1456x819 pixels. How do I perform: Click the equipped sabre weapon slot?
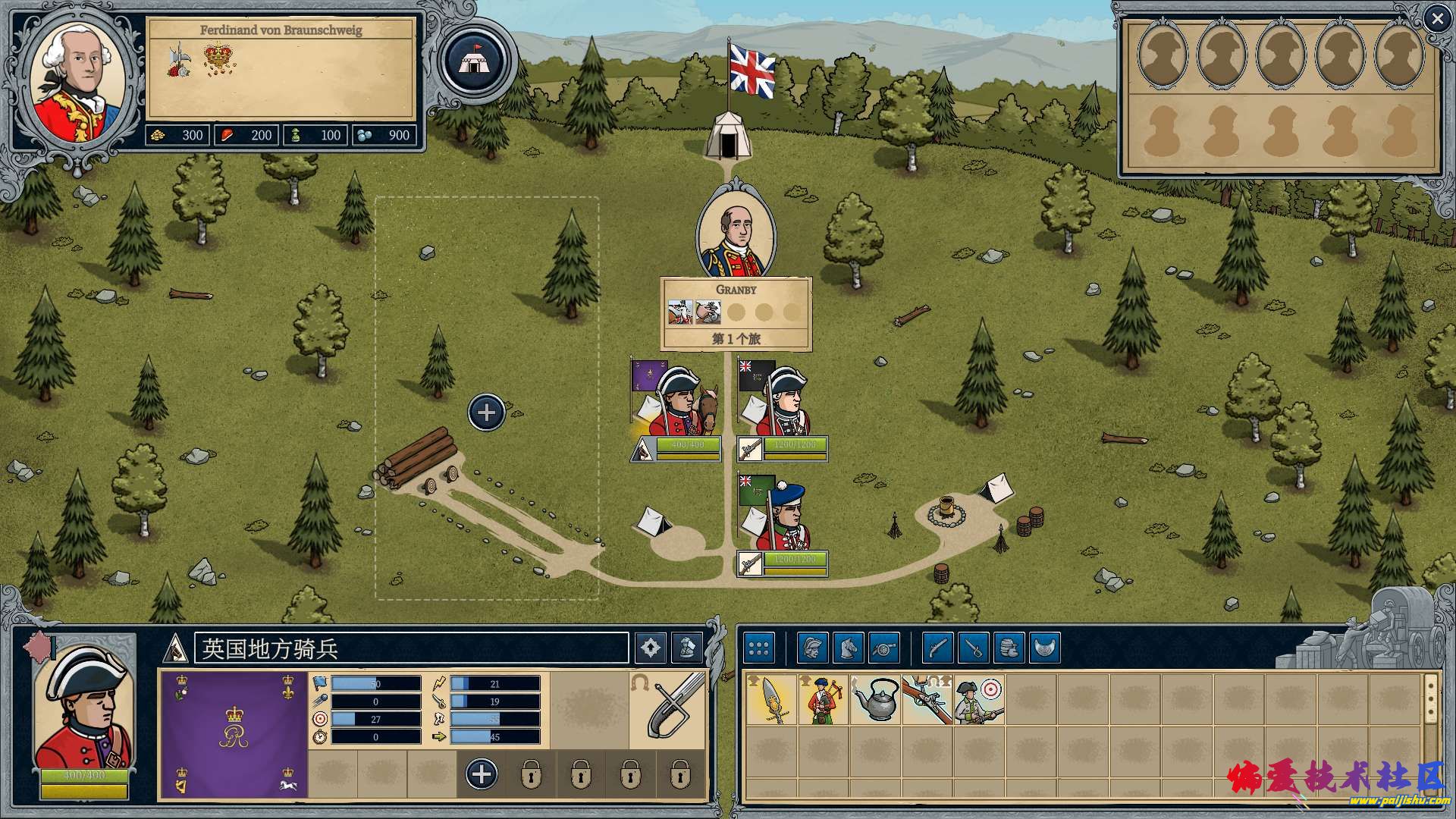click(667, 709)
